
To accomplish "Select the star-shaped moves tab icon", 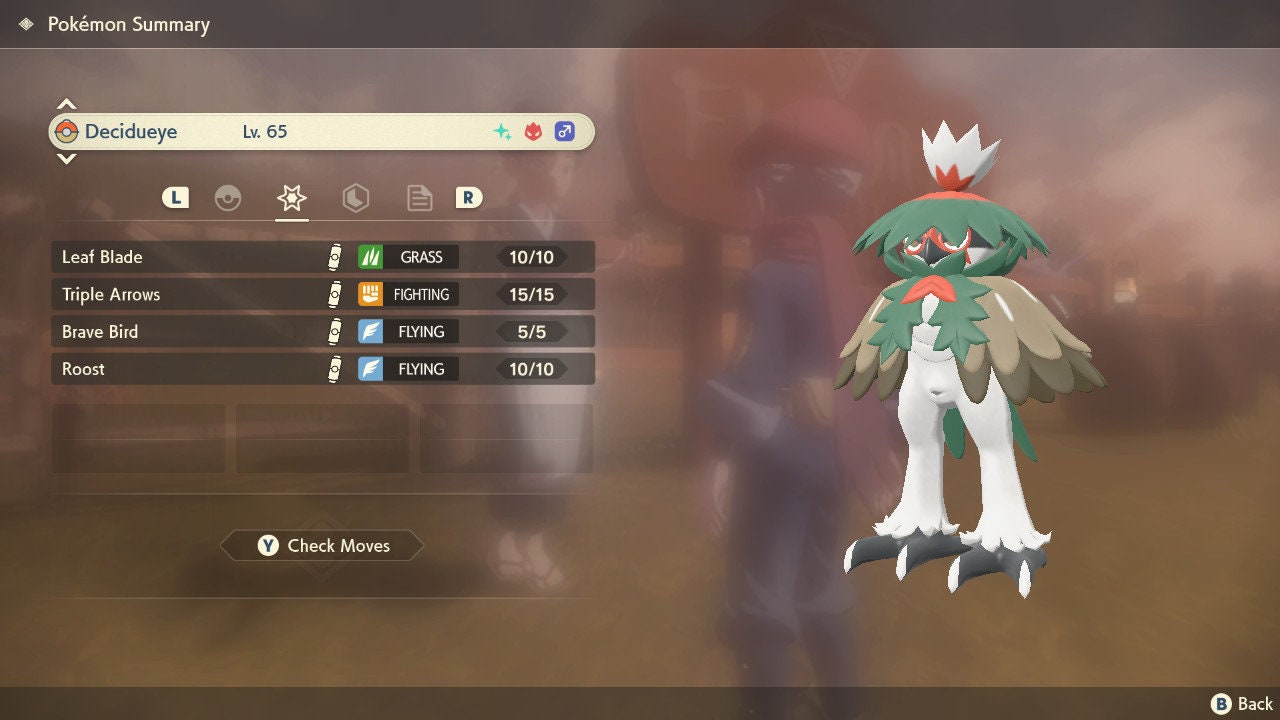I will click(291, 198).
